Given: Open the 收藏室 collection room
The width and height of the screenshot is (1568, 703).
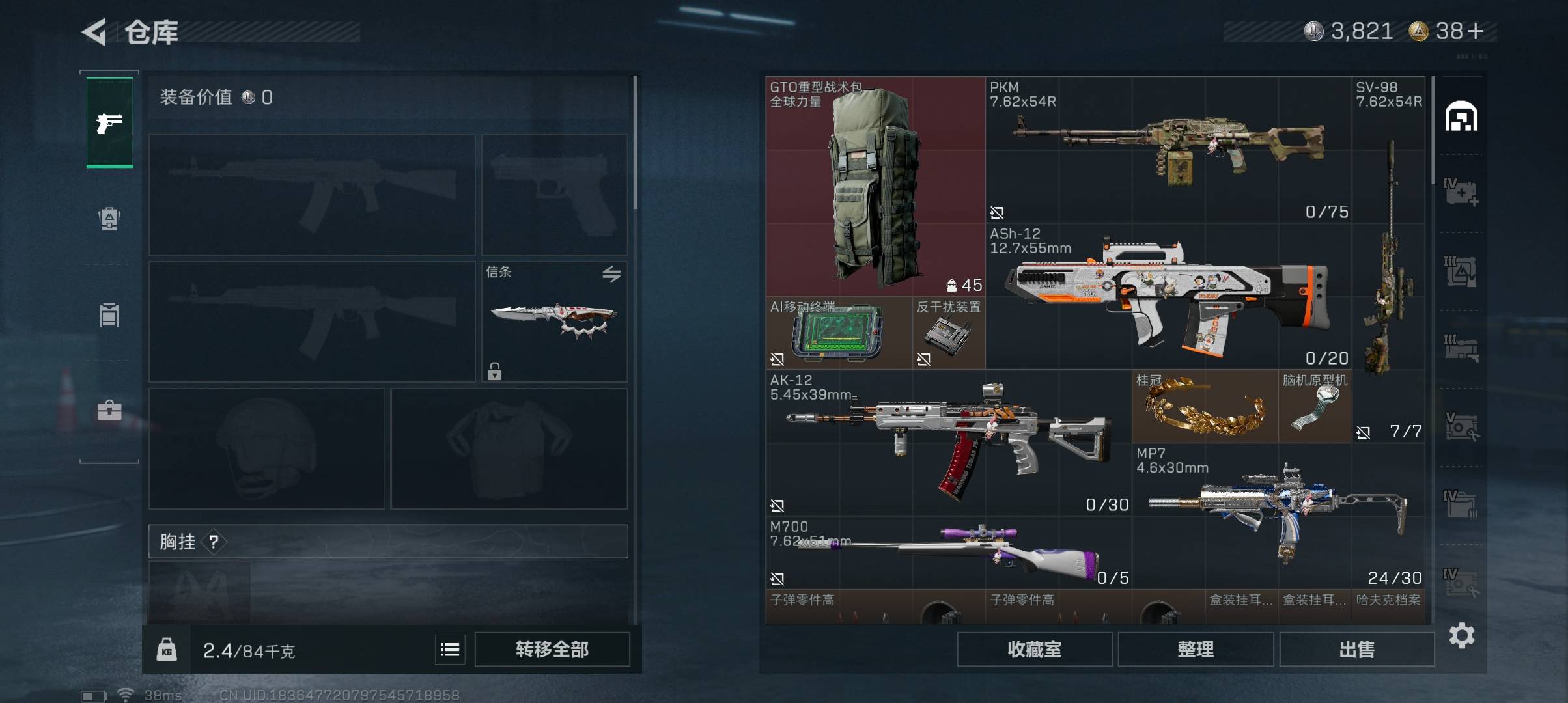Looking at the screenshot, I should pyautogui.click(x=1034, y=649).
